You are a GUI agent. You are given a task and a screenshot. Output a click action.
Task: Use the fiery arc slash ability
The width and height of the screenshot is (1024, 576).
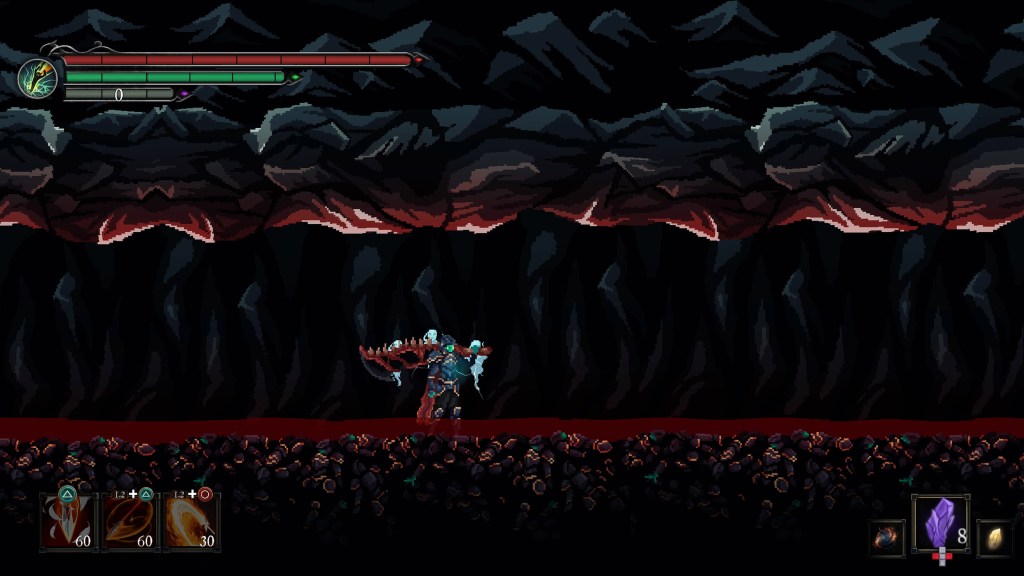pos(192,521)
